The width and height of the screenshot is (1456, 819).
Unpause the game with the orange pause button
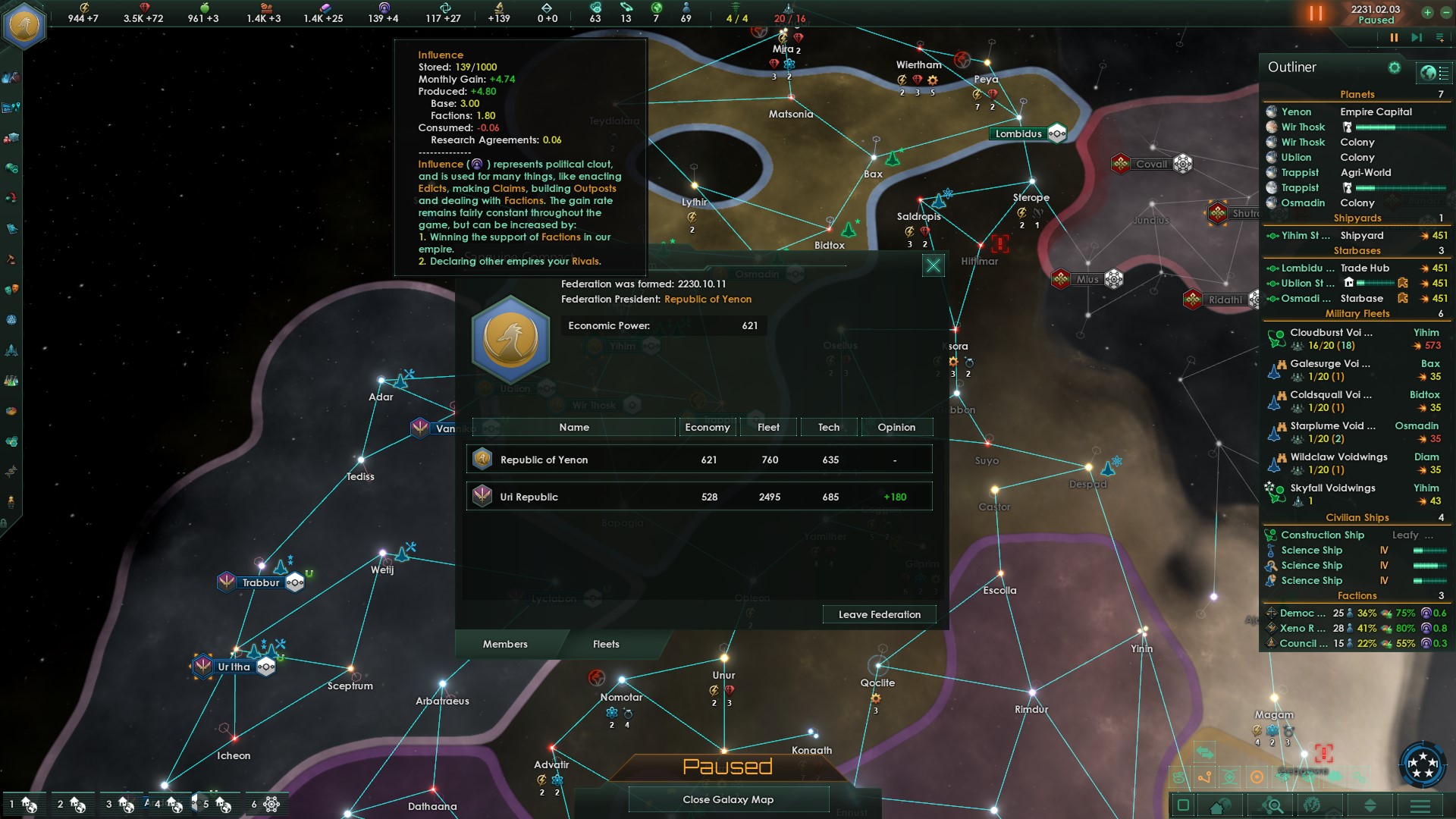(1315, 12)
